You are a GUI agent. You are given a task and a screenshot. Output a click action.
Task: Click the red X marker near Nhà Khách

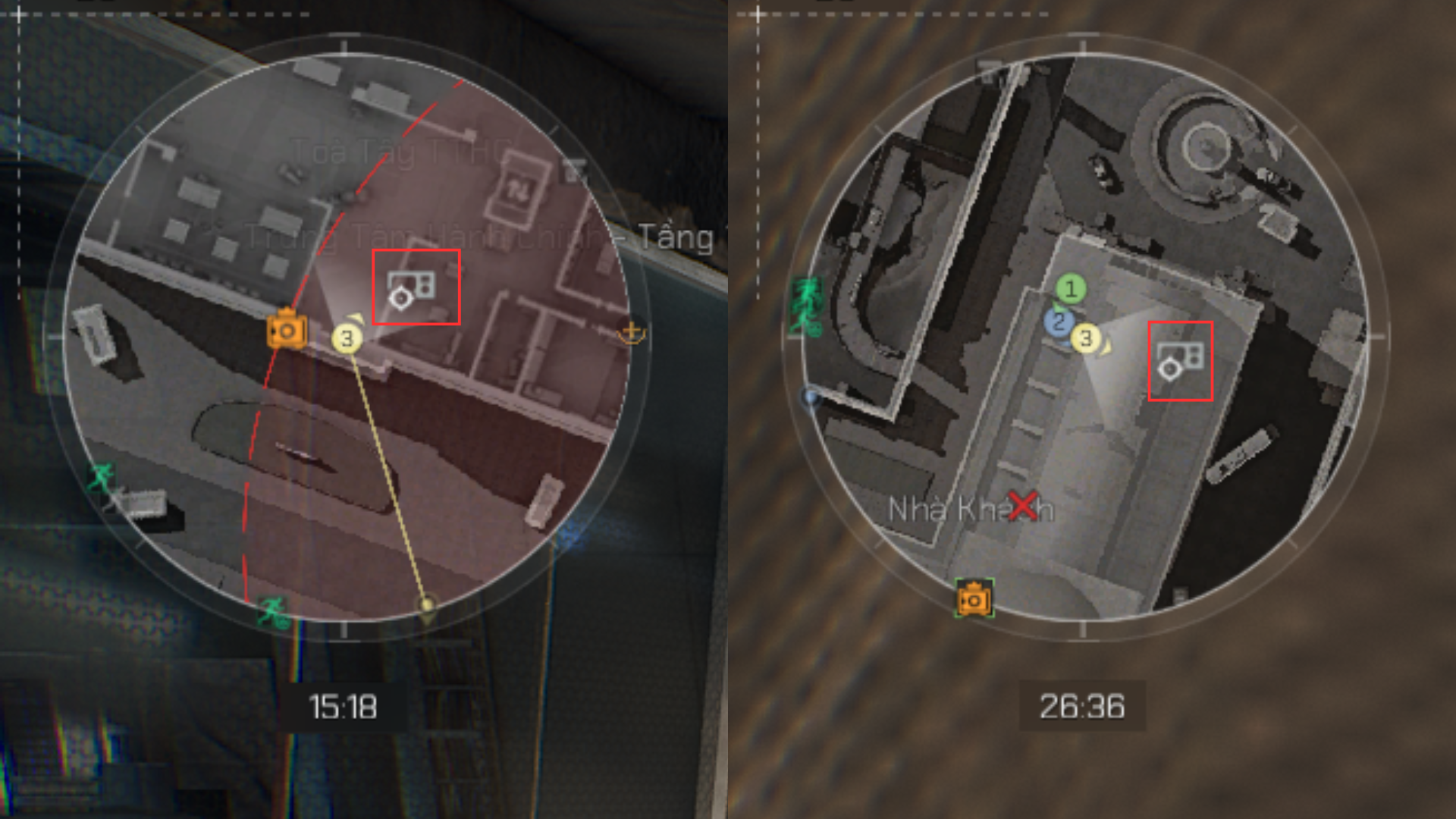coord(1023,505)
